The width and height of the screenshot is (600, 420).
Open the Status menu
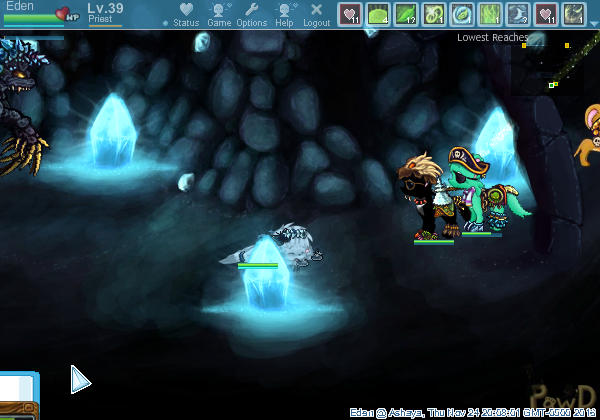click(186, 14)
